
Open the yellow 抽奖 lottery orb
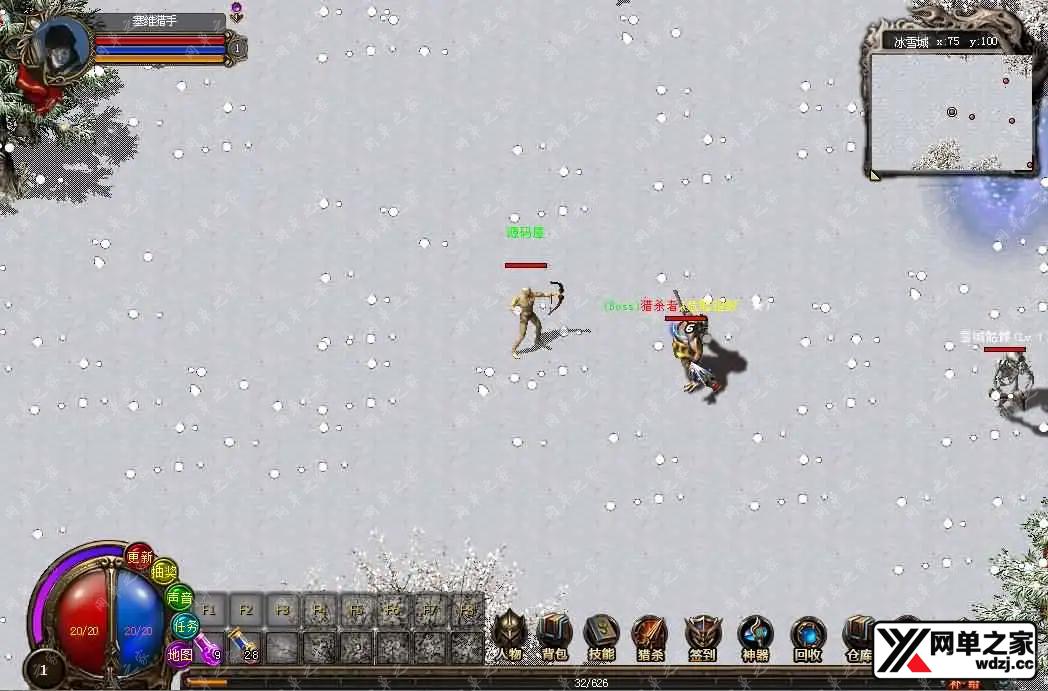coord(165,572)
